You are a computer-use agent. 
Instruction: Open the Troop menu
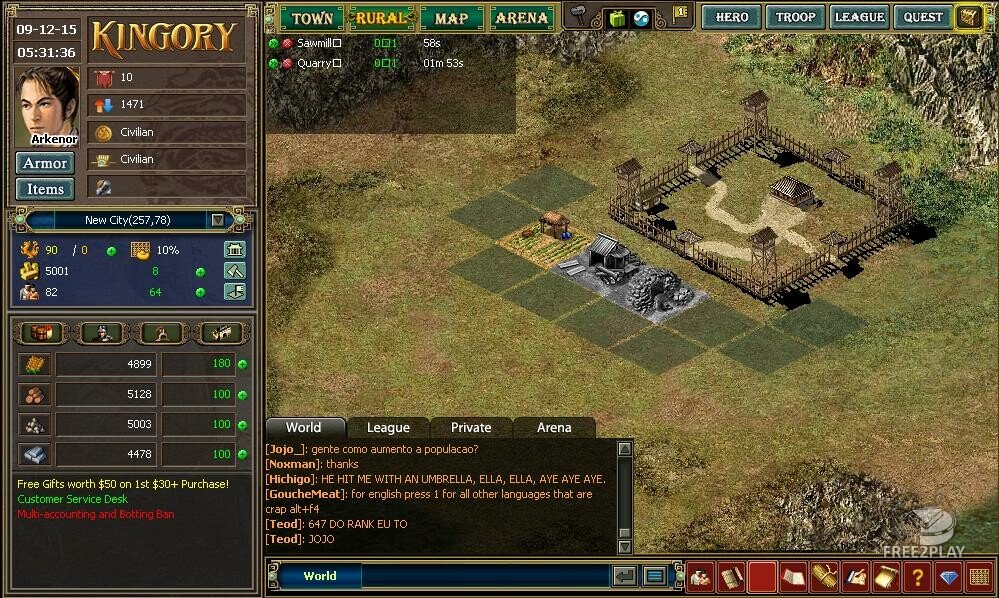point(795,17)
